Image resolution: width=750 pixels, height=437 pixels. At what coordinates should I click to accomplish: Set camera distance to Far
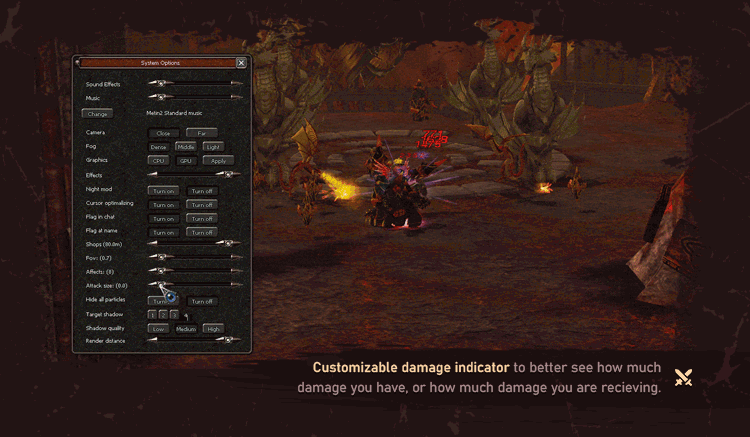click(x=201, y=133)
